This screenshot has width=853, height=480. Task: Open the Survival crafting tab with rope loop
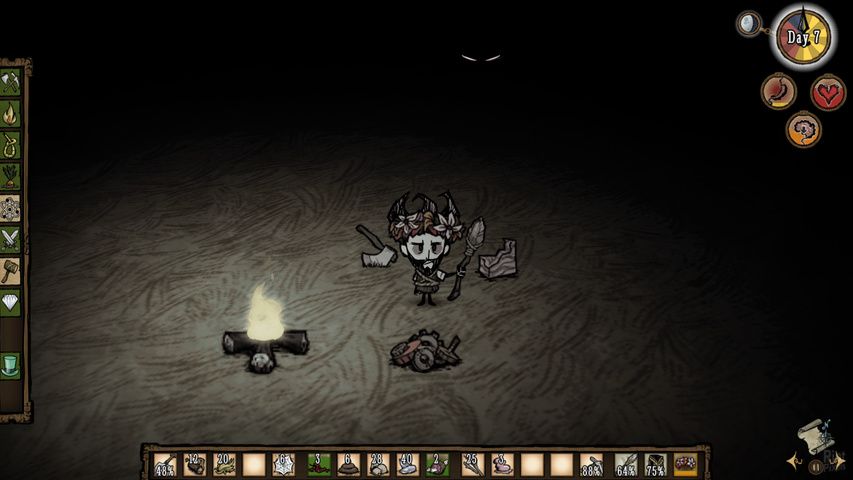[11, 144]
